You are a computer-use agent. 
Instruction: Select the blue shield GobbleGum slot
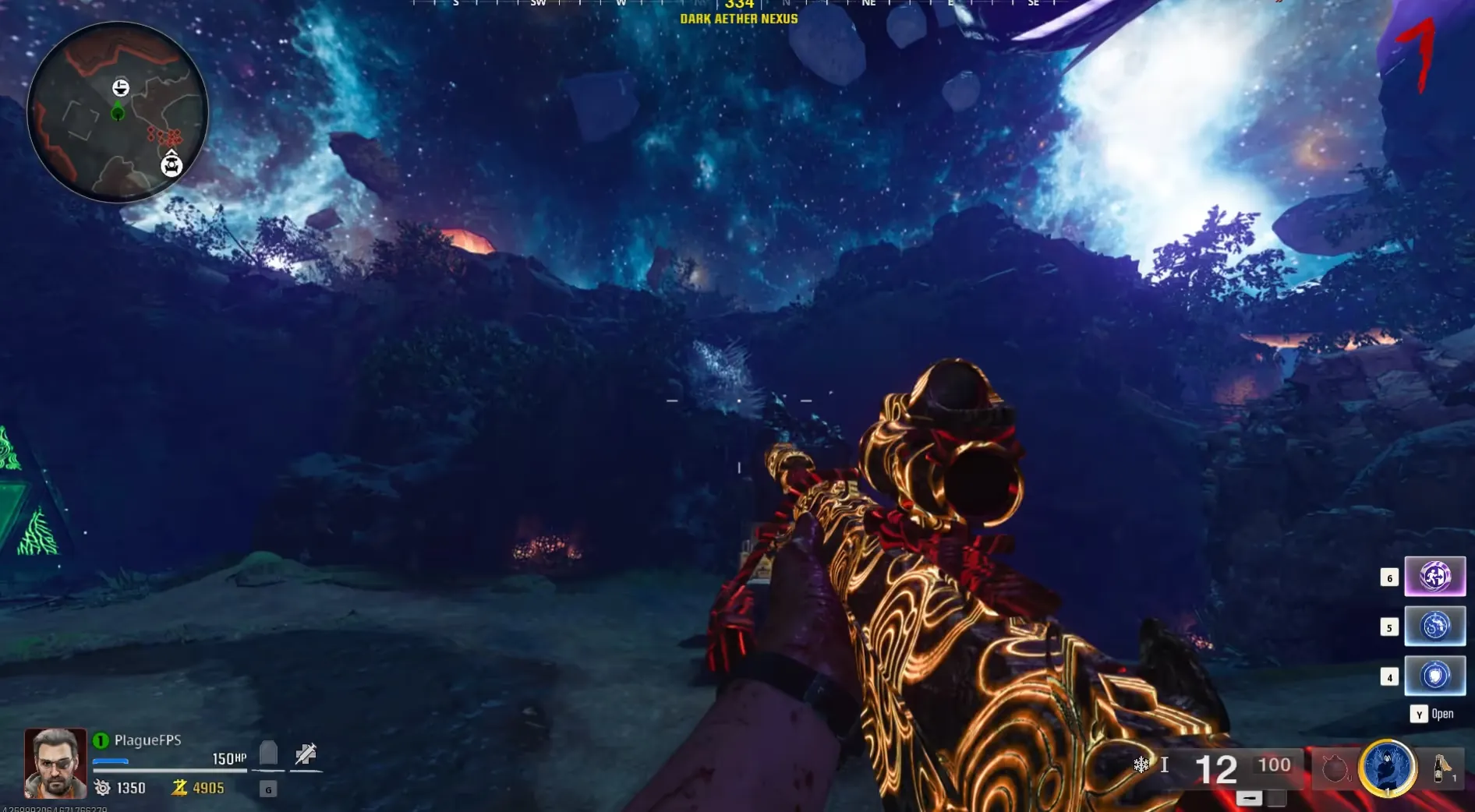click(1434, 676)
